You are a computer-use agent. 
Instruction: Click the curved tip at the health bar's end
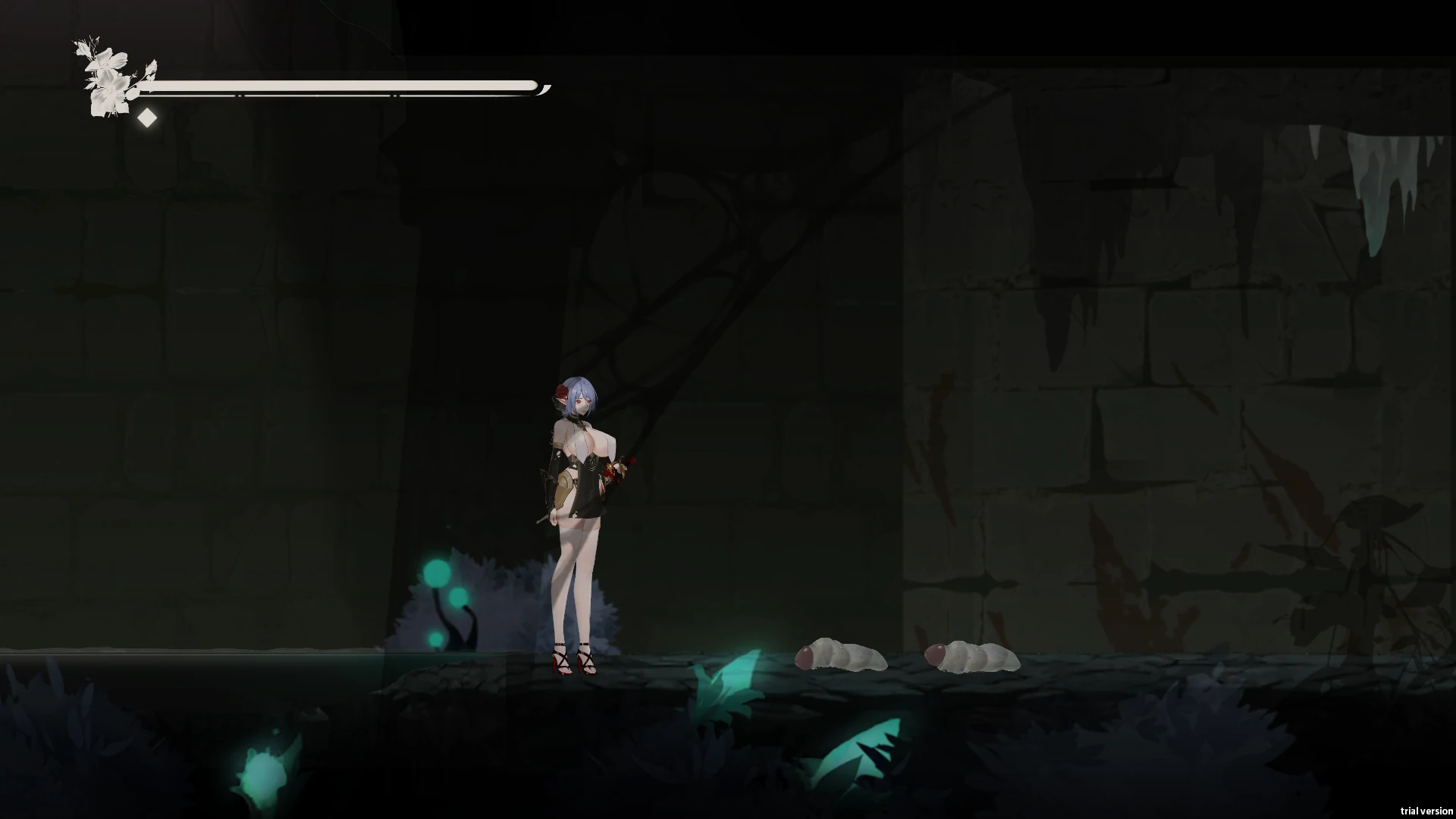pos(543,89)
